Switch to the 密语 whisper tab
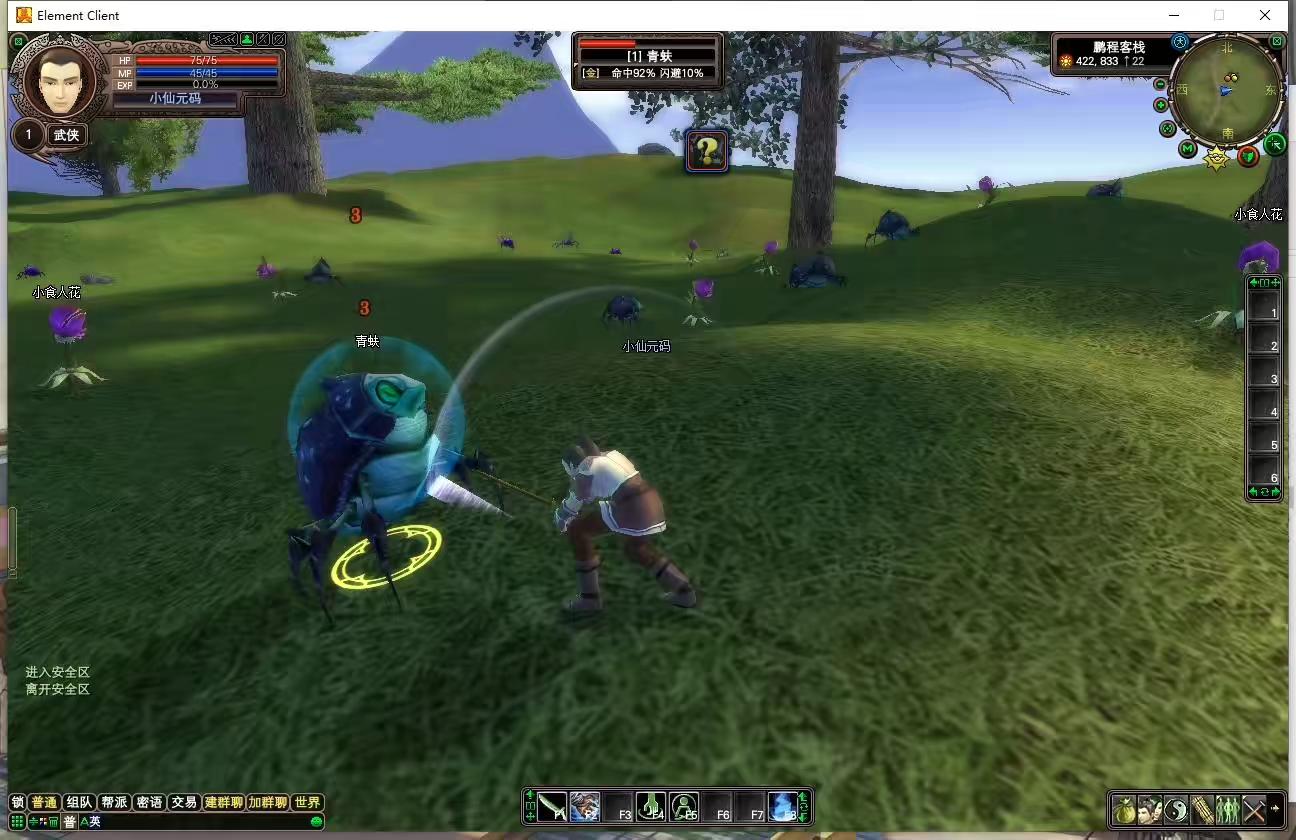Image resolution: width=1296 pixels, height=840 pixels. click(149, 802)
